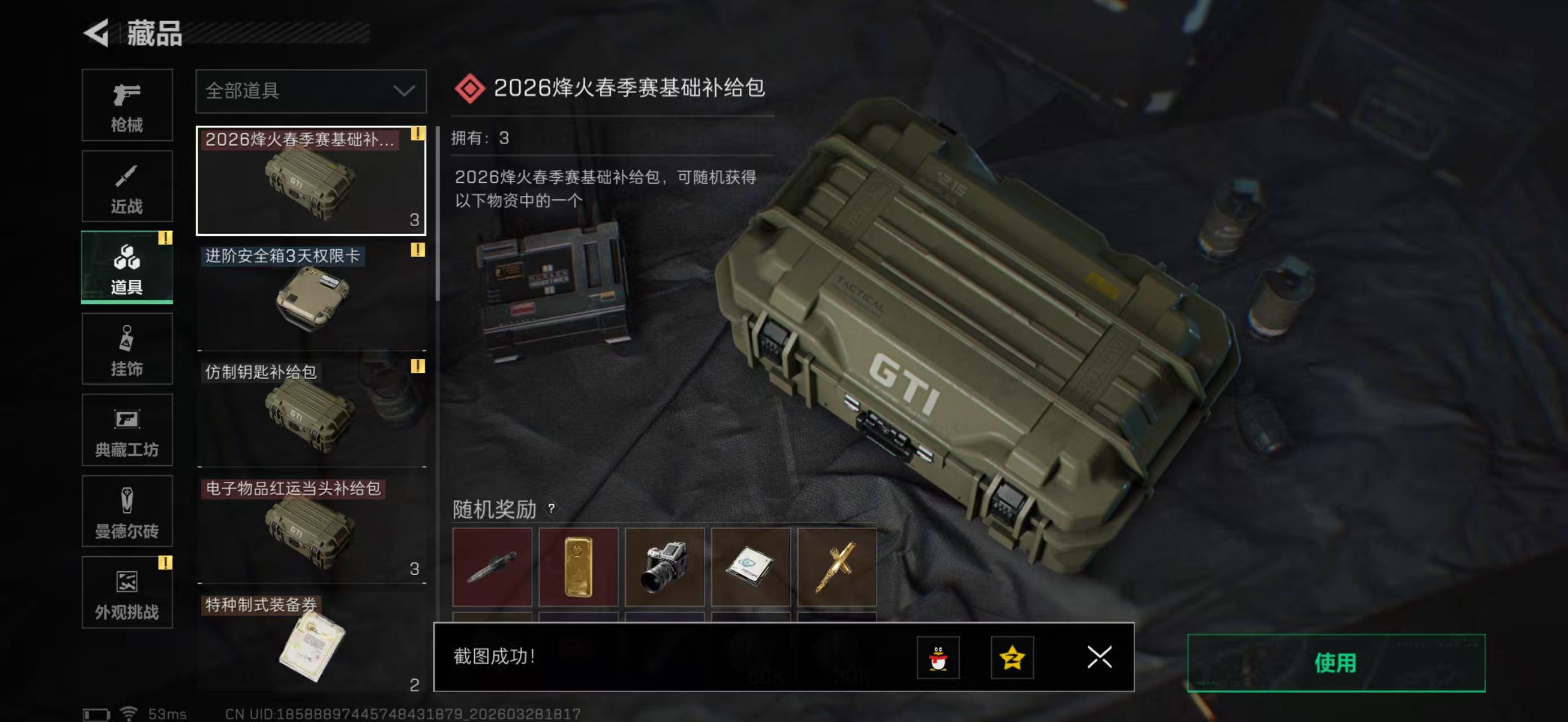Open the 全部道具 filter dropdown
Screen dimensions: 1568x722
(x=311, y=91)
